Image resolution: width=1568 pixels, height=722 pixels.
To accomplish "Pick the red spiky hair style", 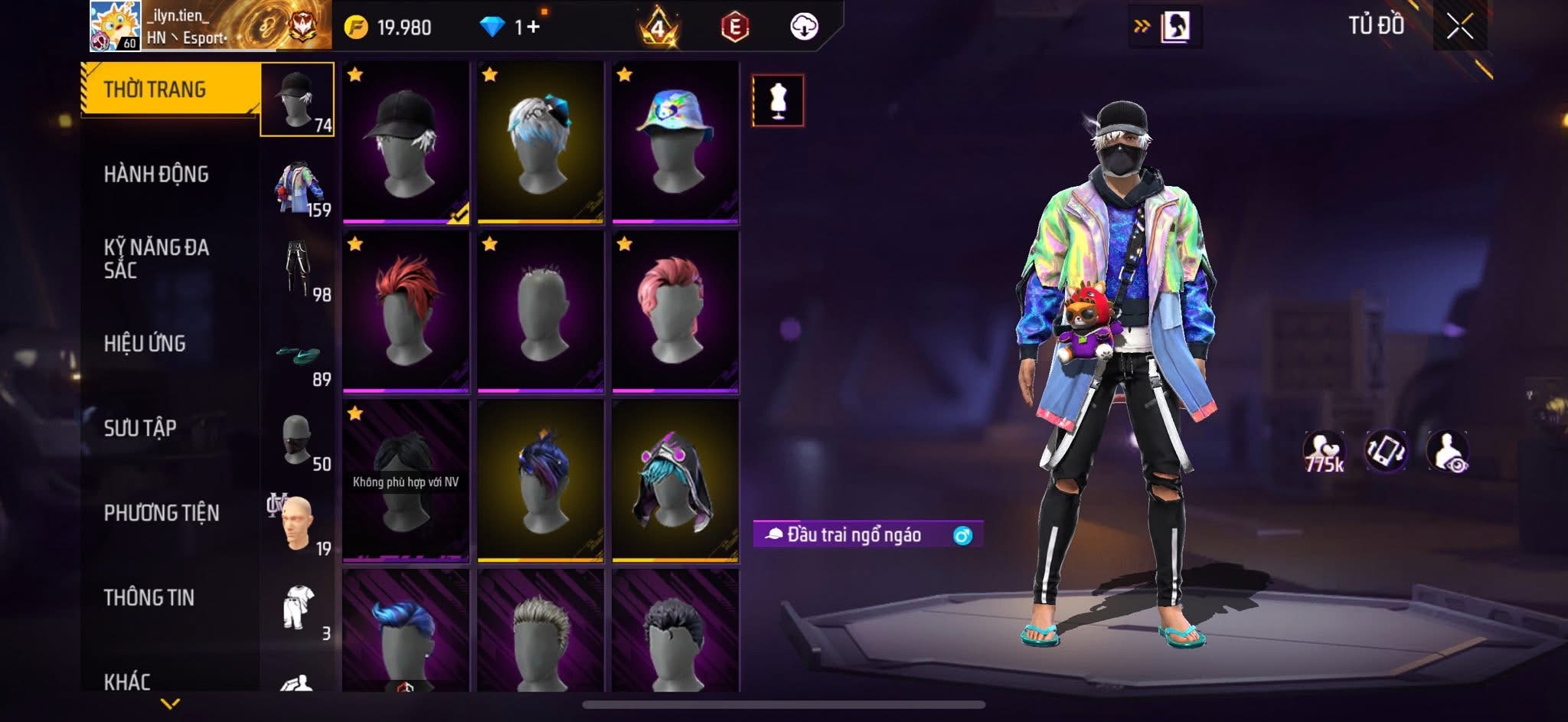I will 406,312.
